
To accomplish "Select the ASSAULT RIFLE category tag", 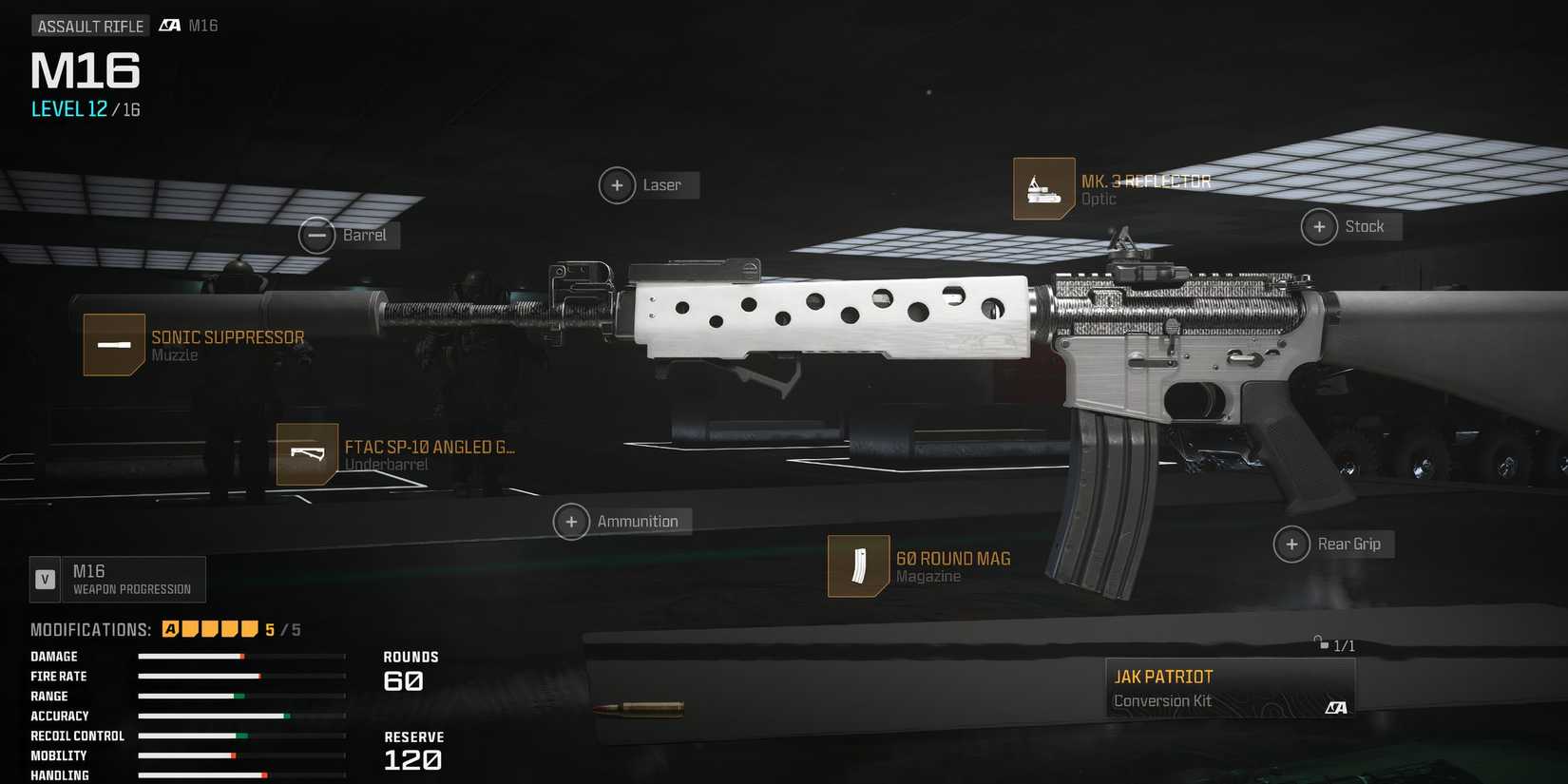I will pyautogui.click(x=90, y=25).
